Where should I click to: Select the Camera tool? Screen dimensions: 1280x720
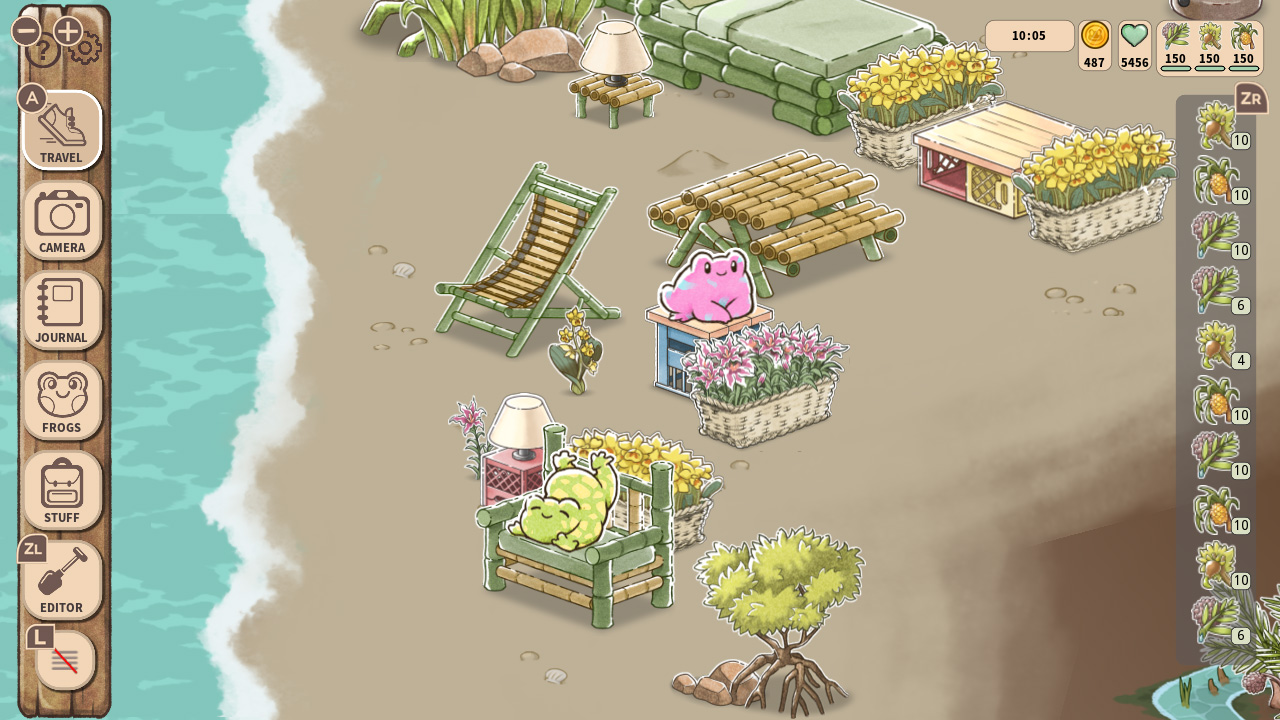pyautogui.click(x=62, y=220)
